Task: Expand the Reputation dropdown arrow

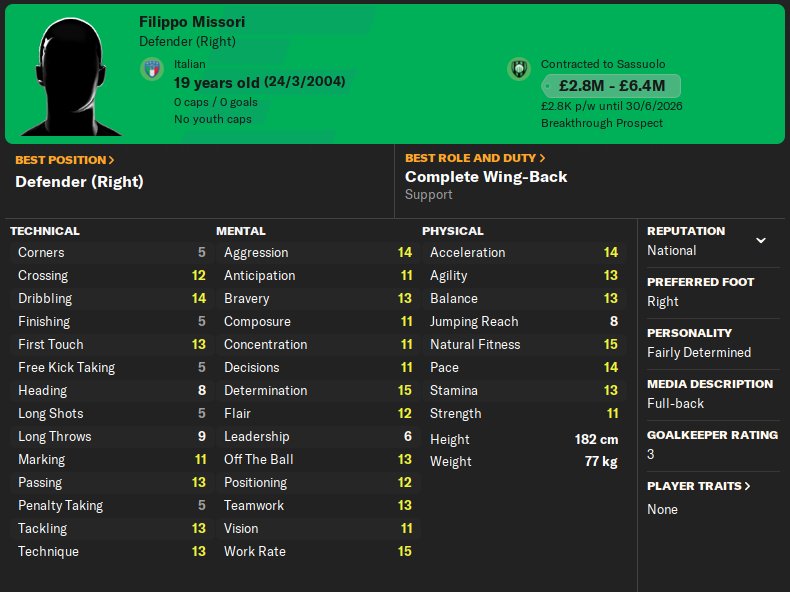Action: tap(761, 241)
